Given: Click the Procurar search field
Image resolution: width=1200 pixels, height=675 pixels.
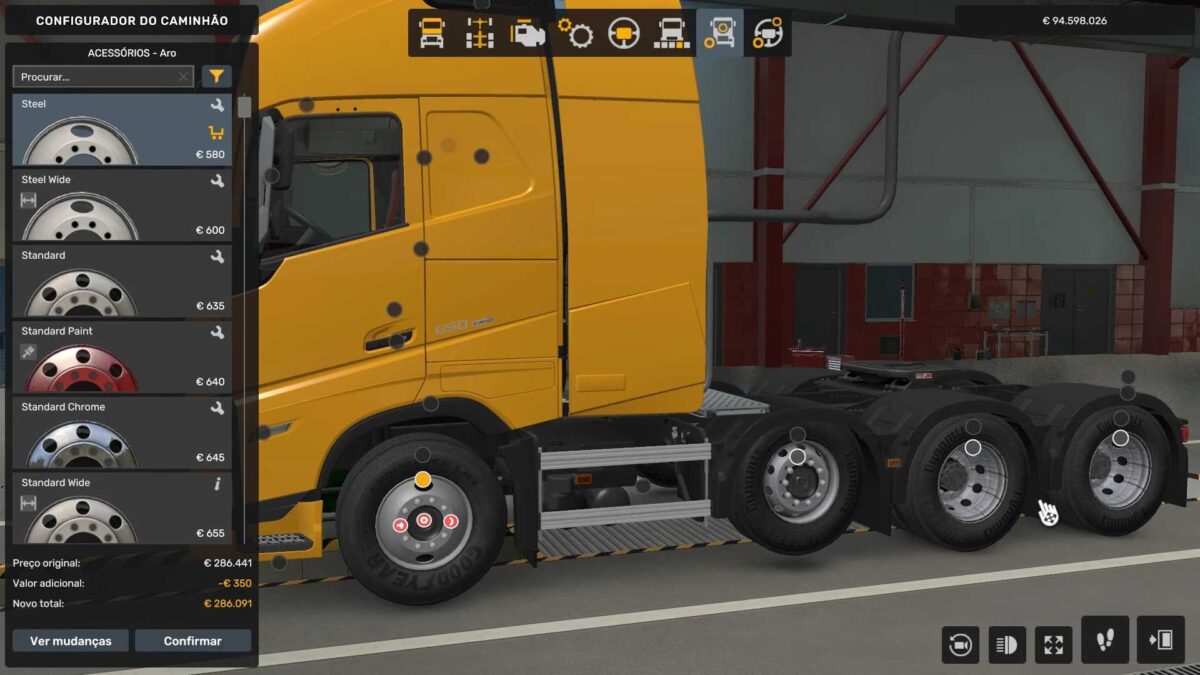Looking at the screenshot, I should click(x=95, y=76).
